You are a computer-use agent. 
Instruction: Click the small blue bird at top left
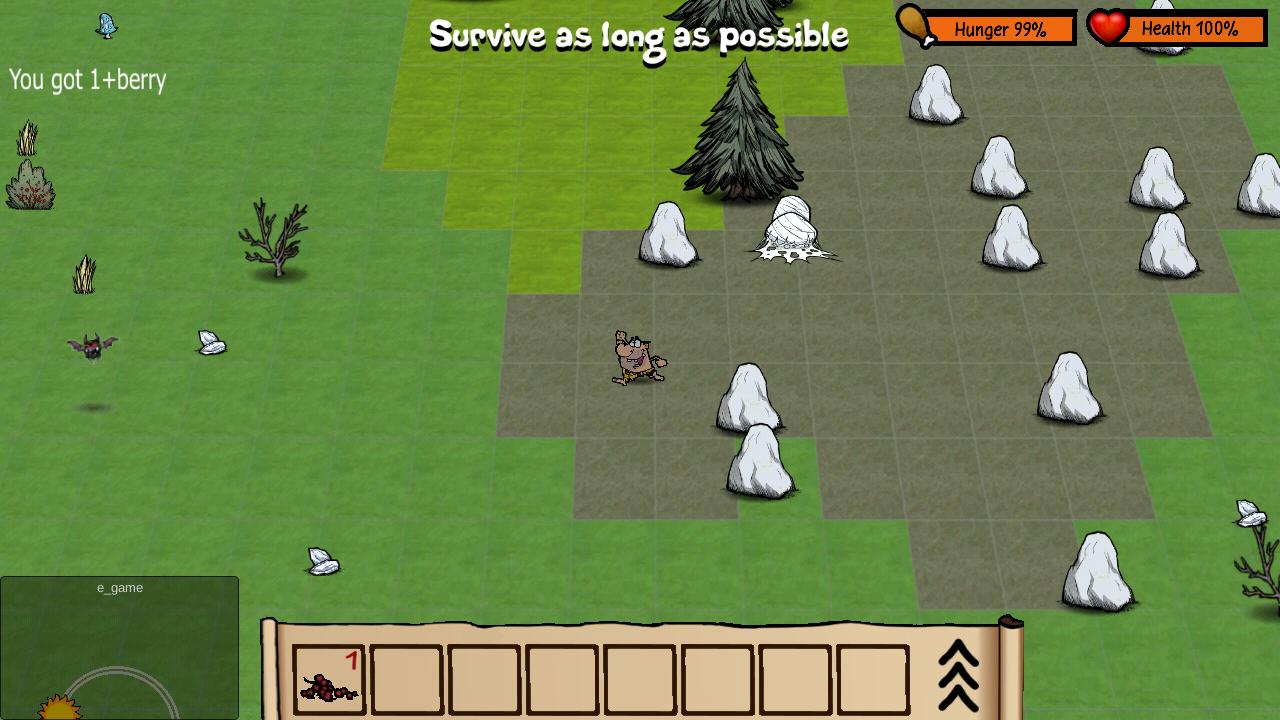105,26
